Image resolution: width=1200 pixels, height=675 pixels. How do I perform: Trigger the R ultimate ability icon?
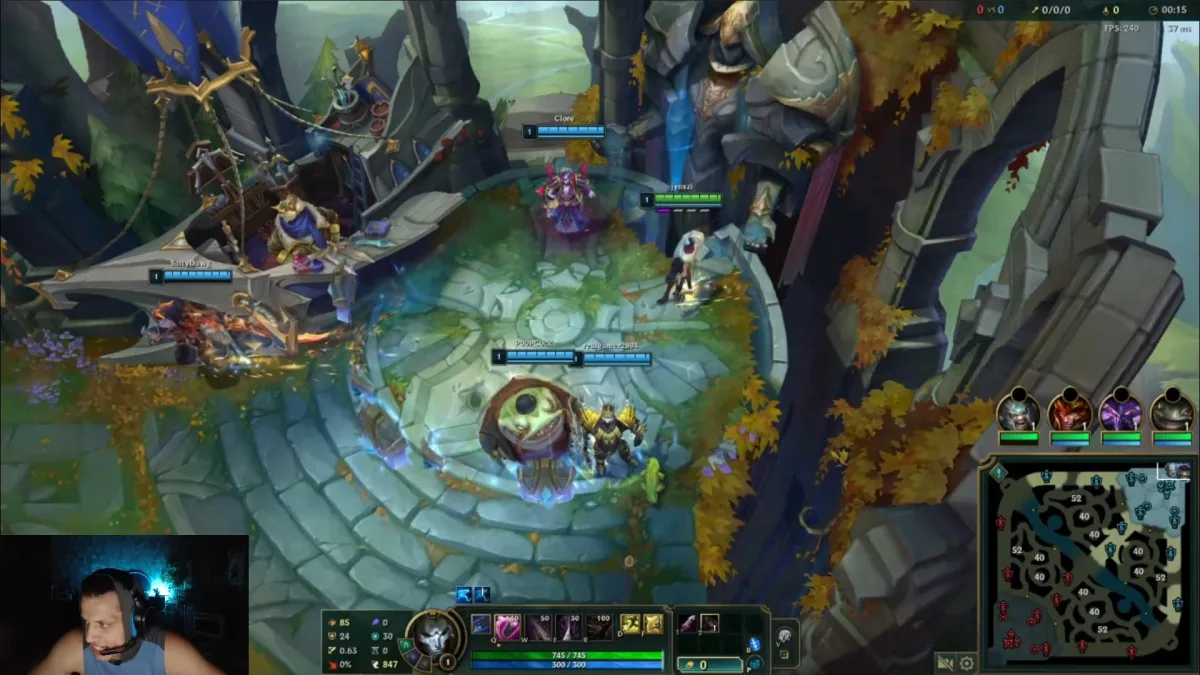point(599,626)
